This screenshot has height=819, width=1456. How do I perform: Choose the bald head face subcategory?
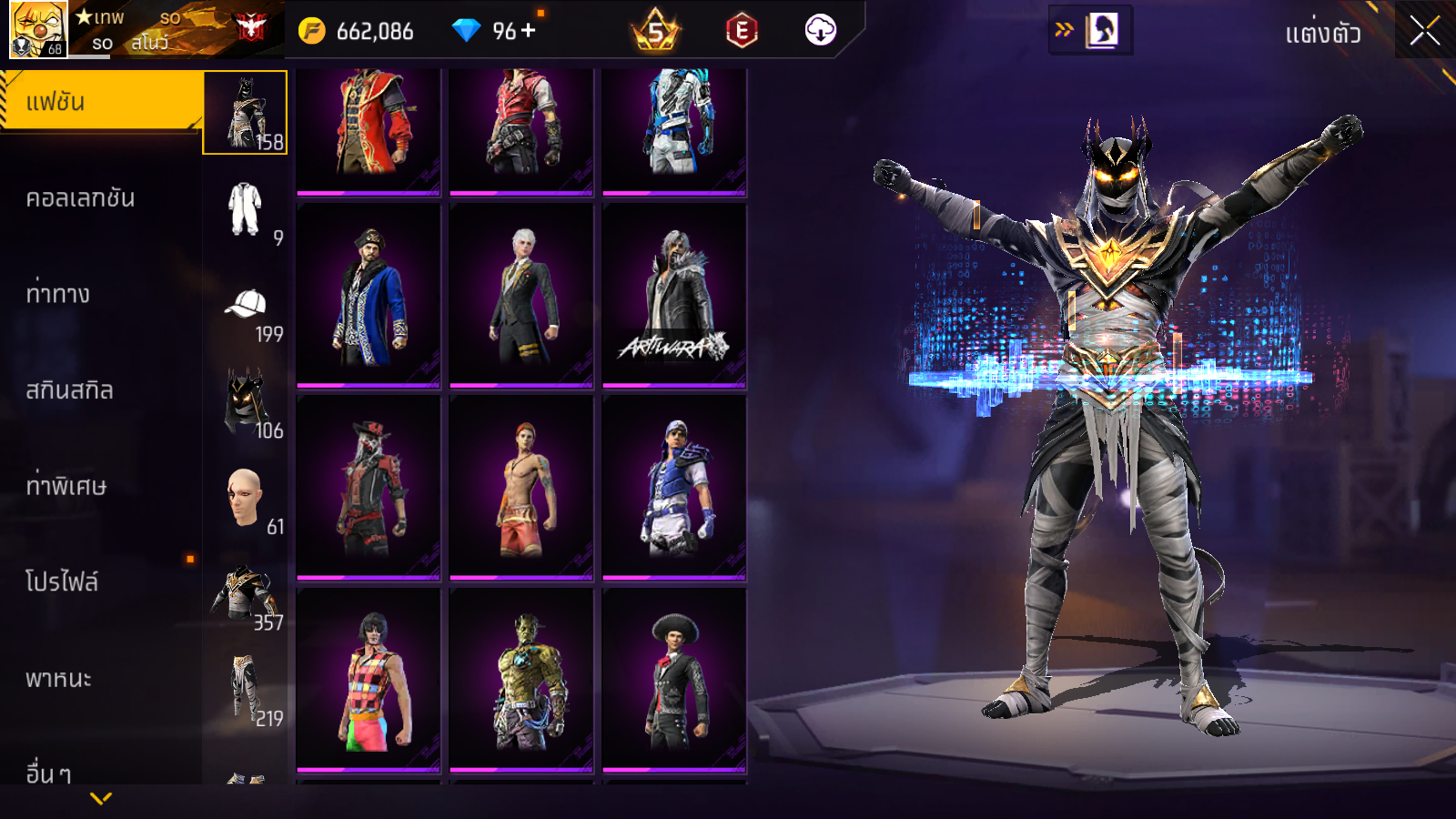point(245,497)
